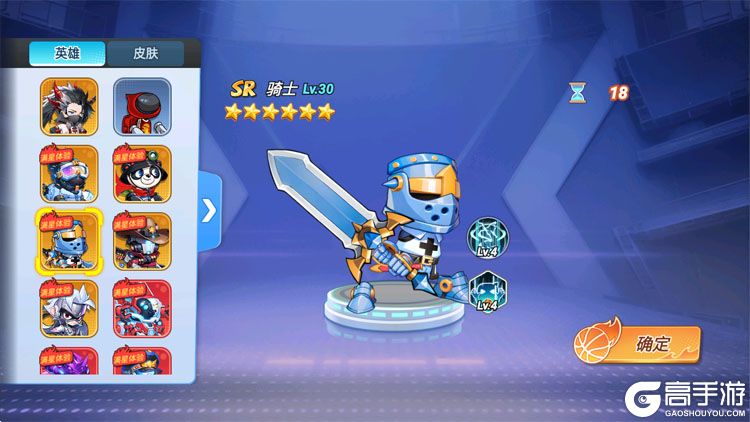The width and height of the screenshot is (750, 422).
Task: Switch to the 皮肤 (Skins) tab
Action: [144, 53]
